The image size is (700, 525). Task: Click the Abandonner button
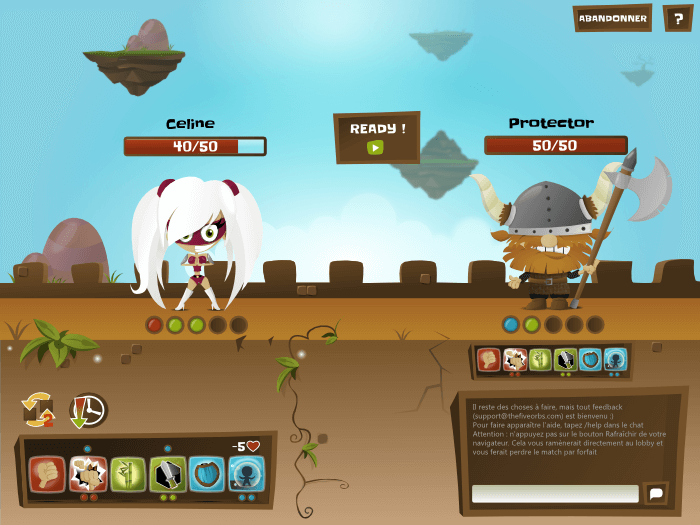[x=613, y=18]
